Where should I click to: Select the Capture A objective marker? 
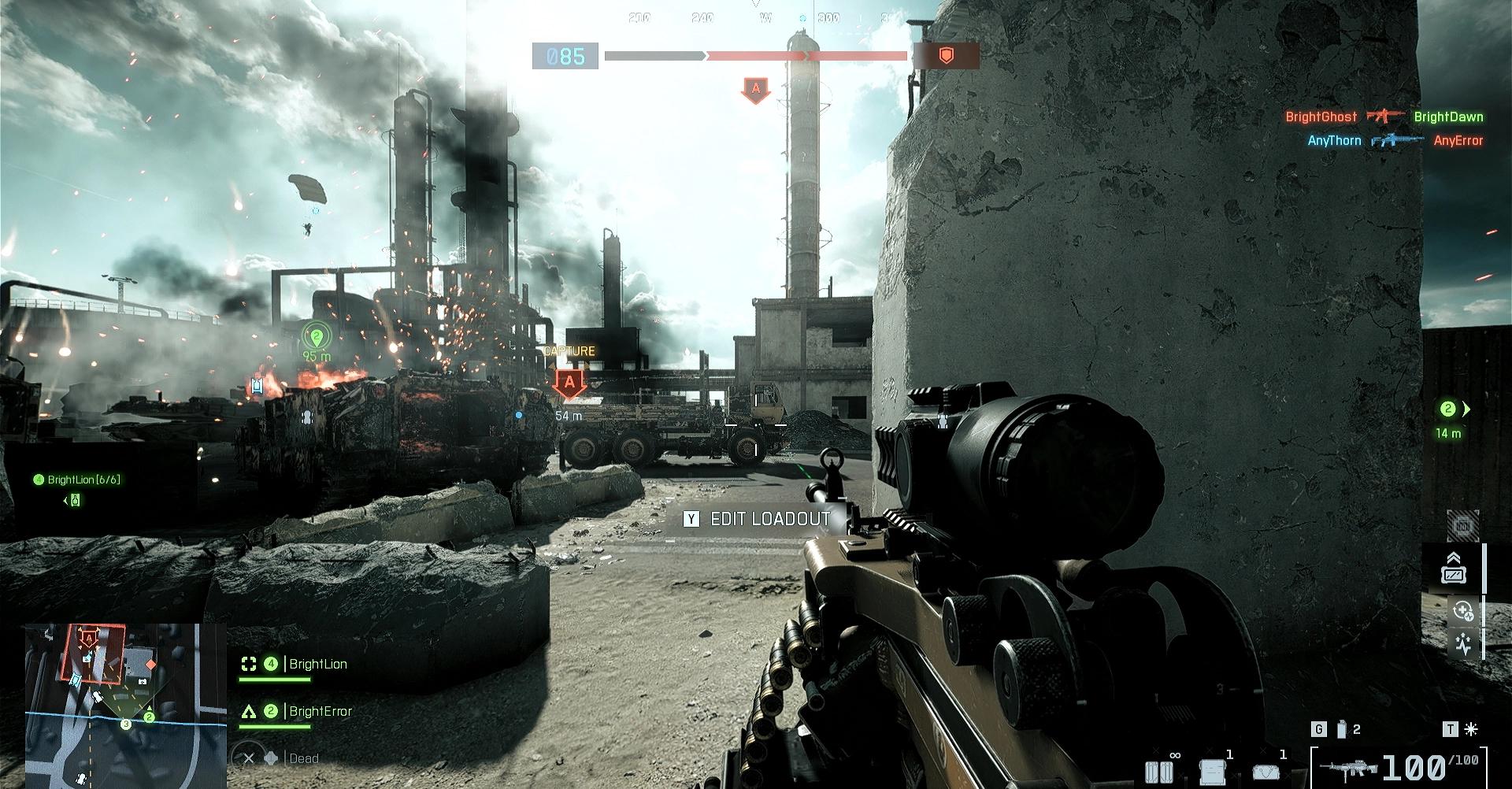coord(569,385)
